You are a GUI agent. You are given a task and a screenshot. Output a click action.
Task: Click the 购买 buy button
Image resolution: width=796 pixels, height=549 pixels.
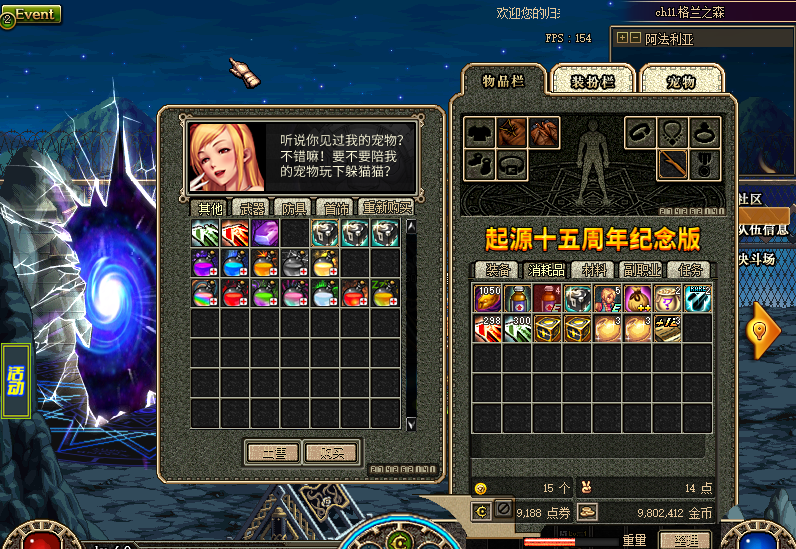[x=331, y=452]
